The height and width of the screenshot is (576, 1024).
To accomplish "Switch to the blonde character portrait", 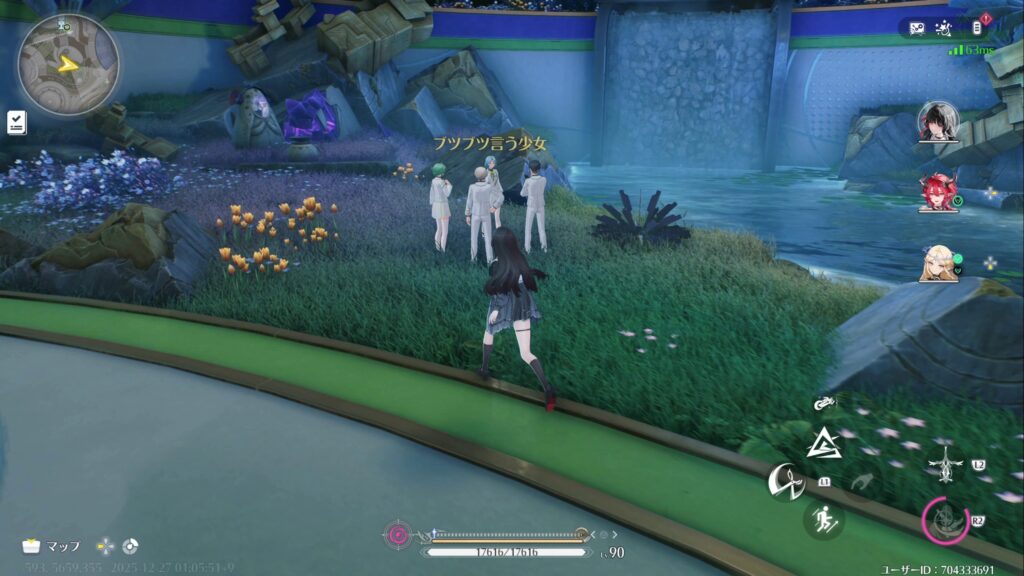I will (x=938, y=262).
